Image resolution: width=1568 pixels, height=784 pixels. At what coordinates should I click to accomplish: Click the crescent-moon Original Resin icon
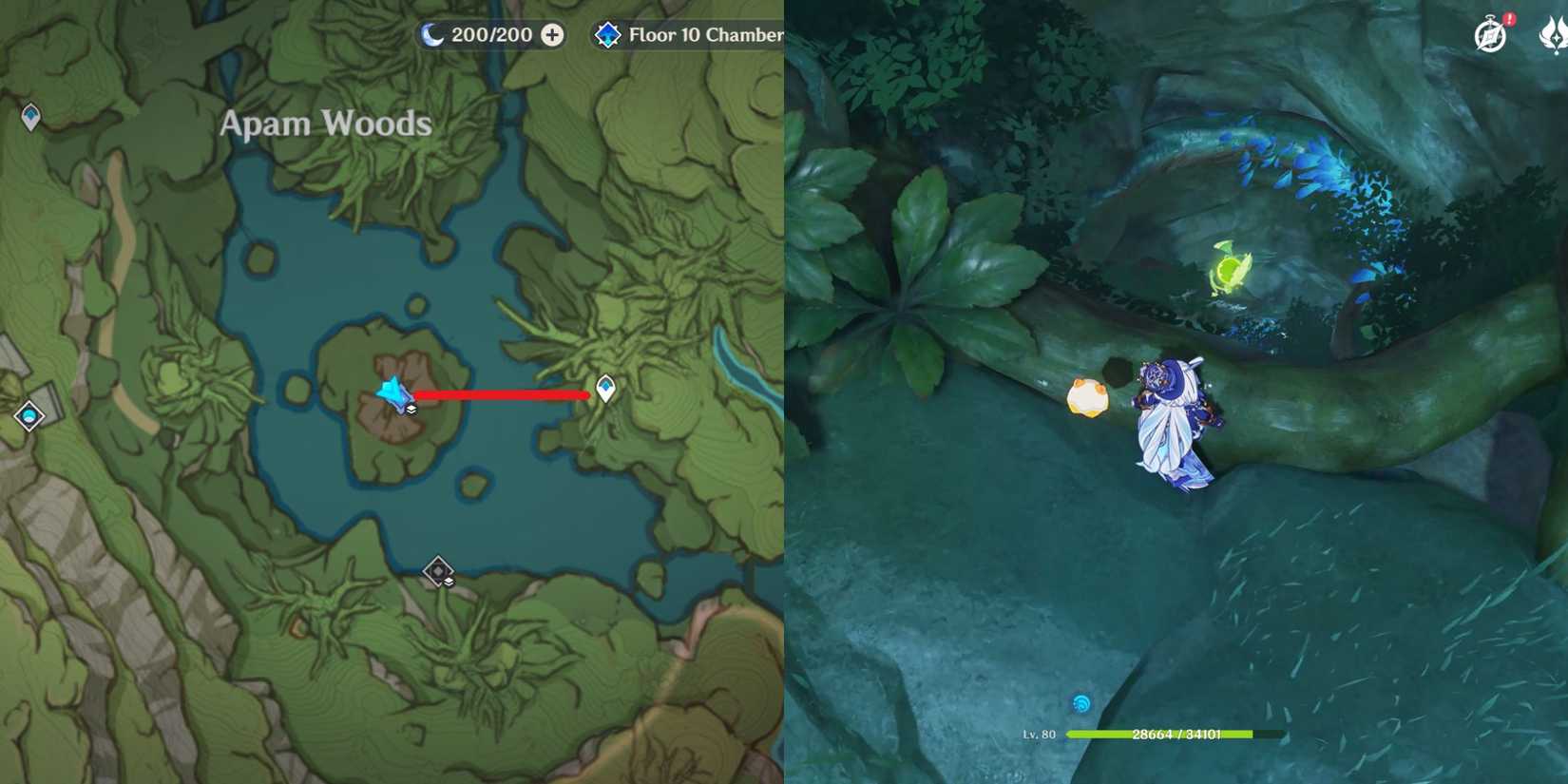click(x=430, y=34)
